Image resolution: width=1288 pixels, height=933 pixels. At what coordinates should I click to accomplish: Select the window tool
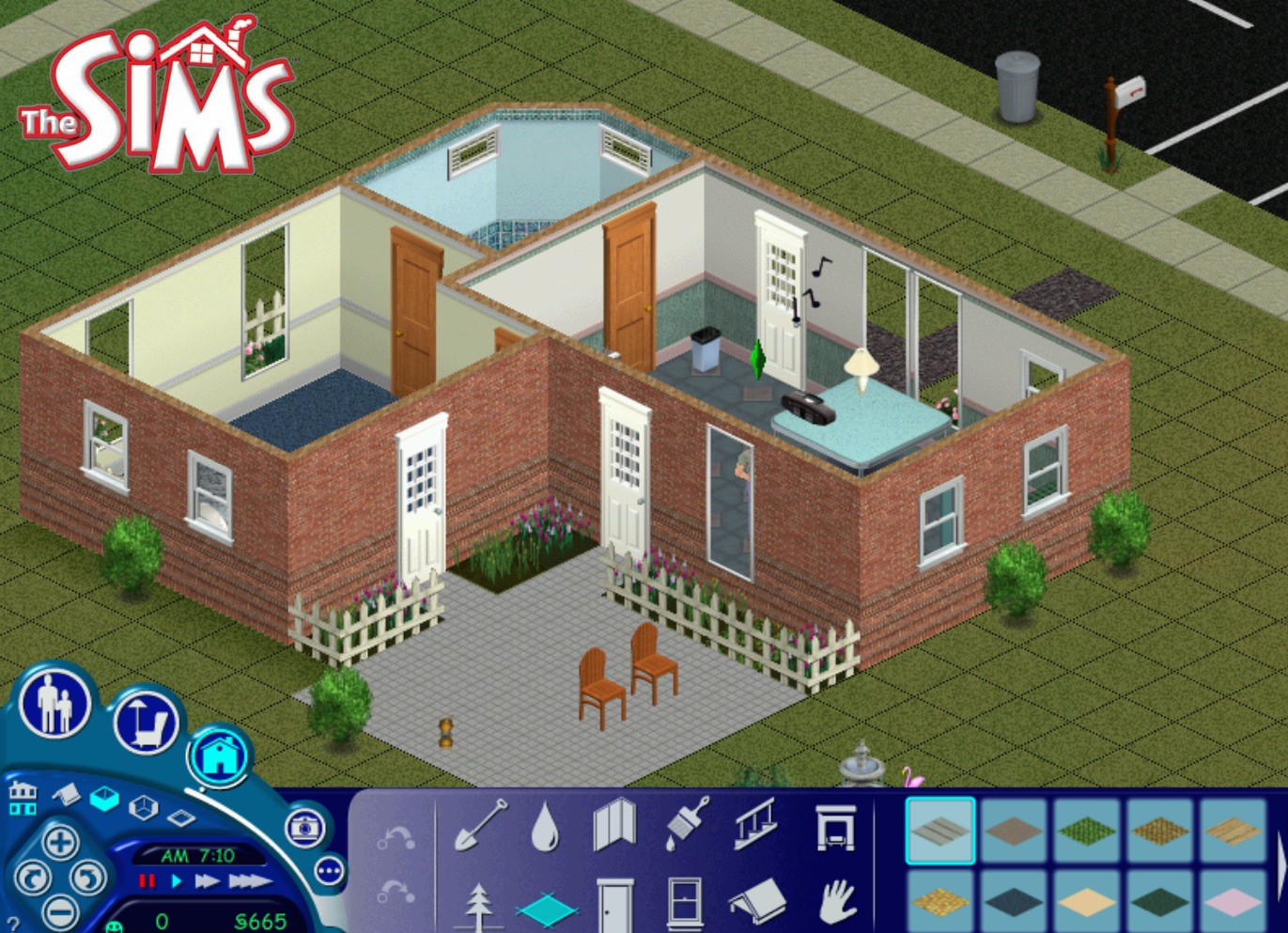click(684, 903)
